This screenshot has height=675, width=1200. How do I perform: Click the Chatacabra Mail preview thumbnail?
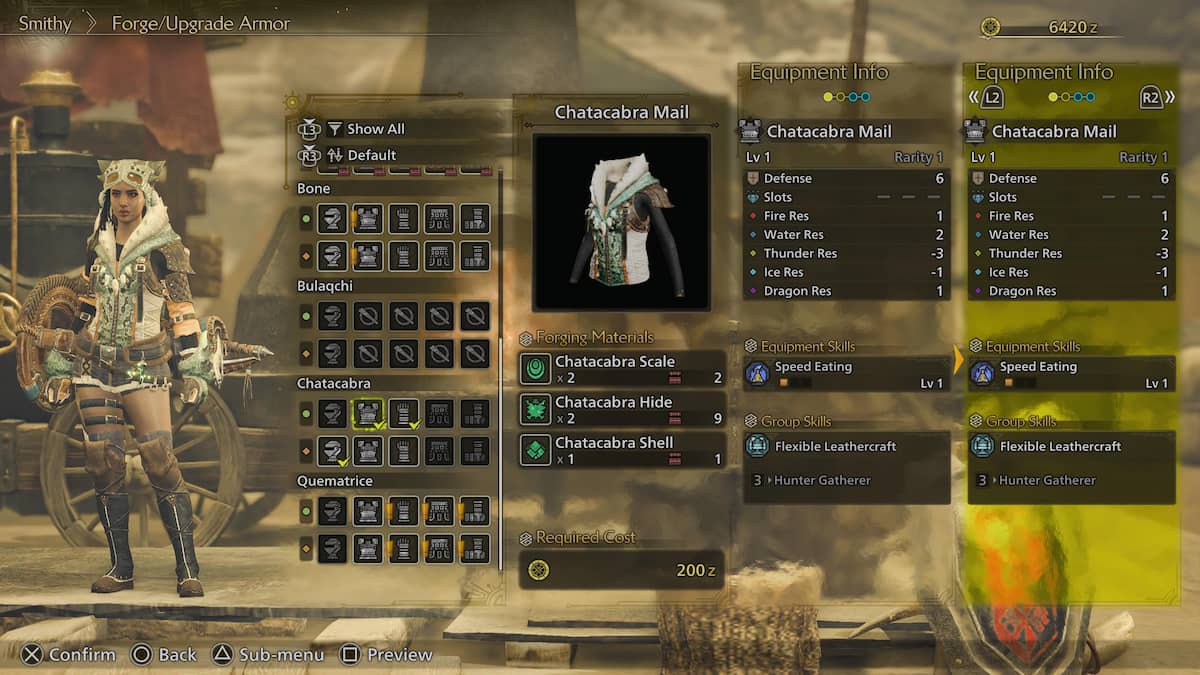[x=621, y=222]
